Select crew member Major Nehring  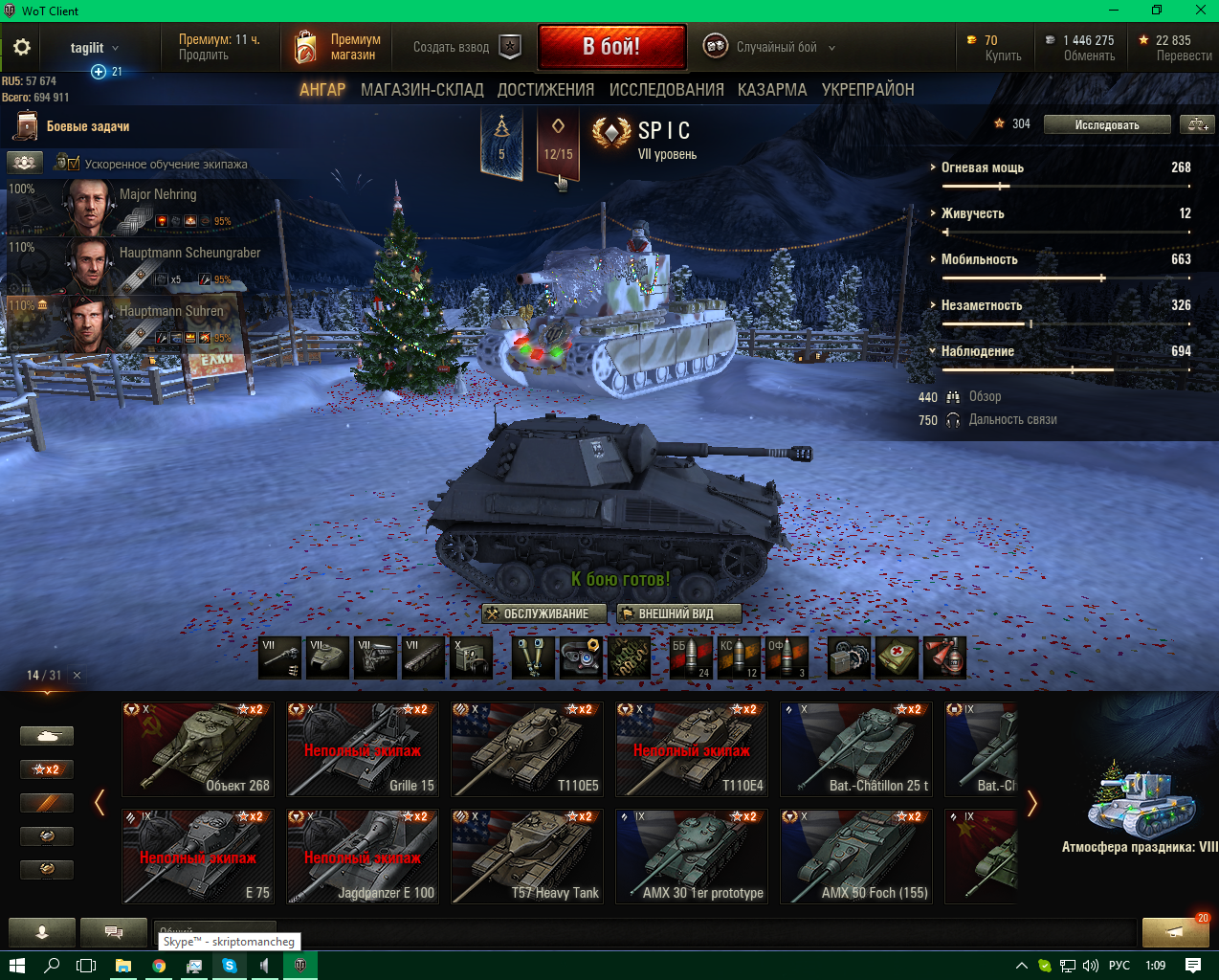pos(144,207)
